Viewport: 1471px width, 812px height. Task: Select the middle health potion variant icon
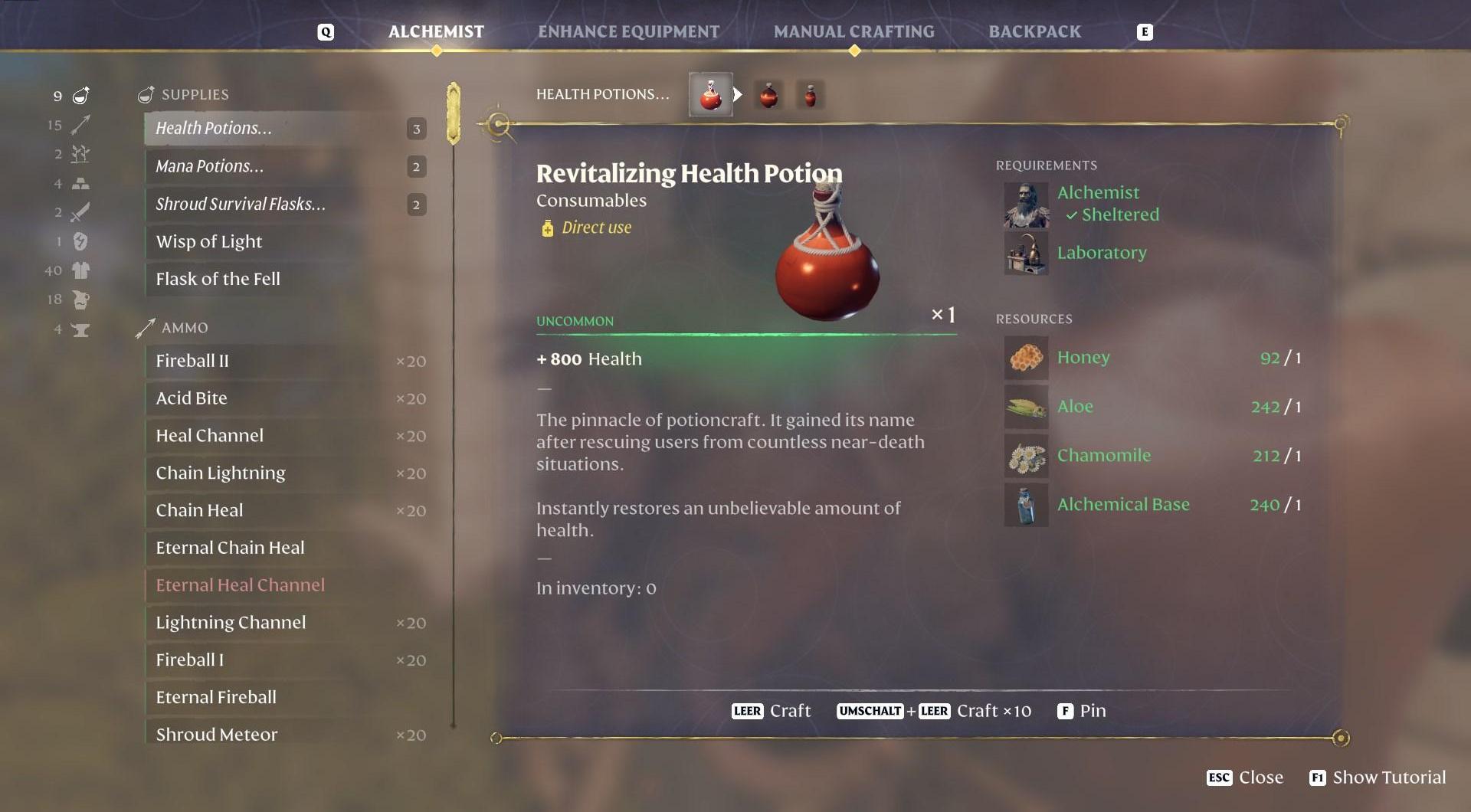coord(768,95)
